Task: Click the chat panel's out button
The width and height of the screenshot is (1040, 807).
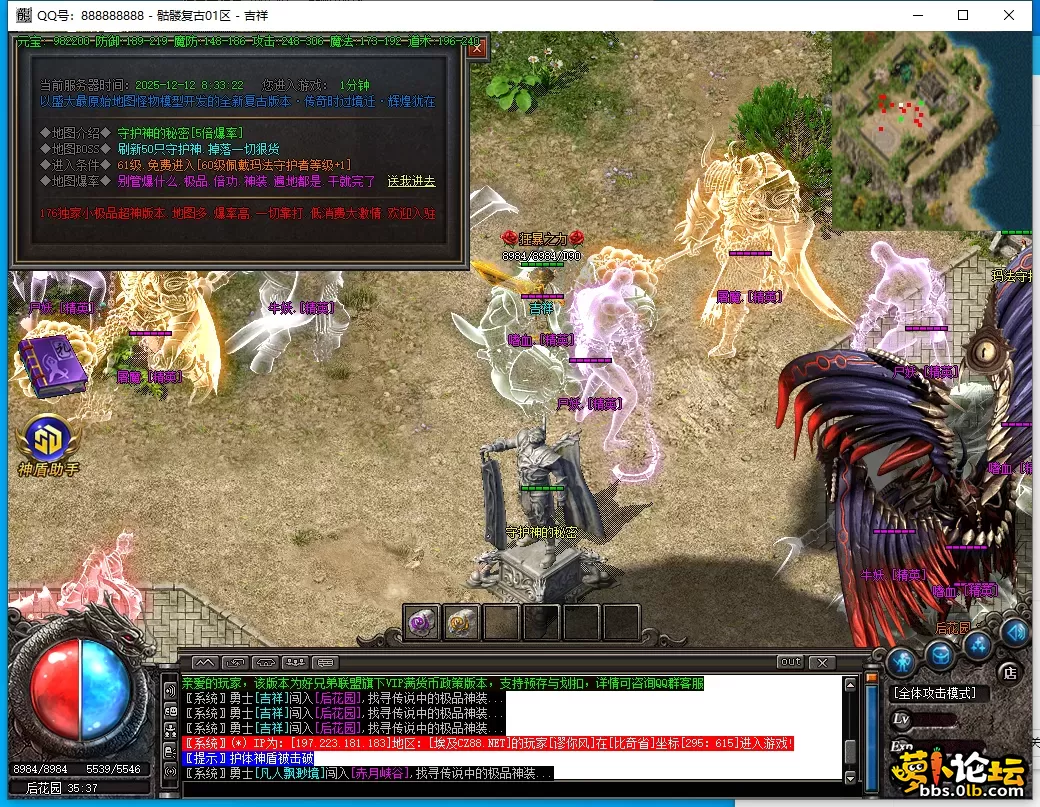Action: pyautogui.click(x=790, y=662)
